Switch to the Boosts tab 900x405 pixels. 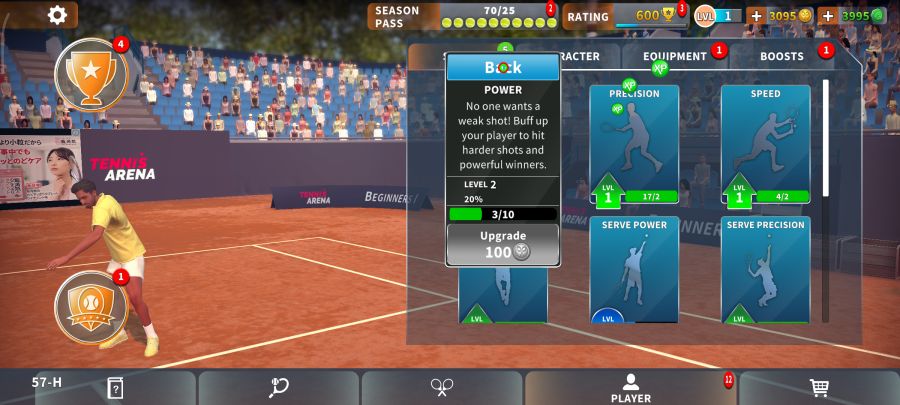click(x=782, y=57)
